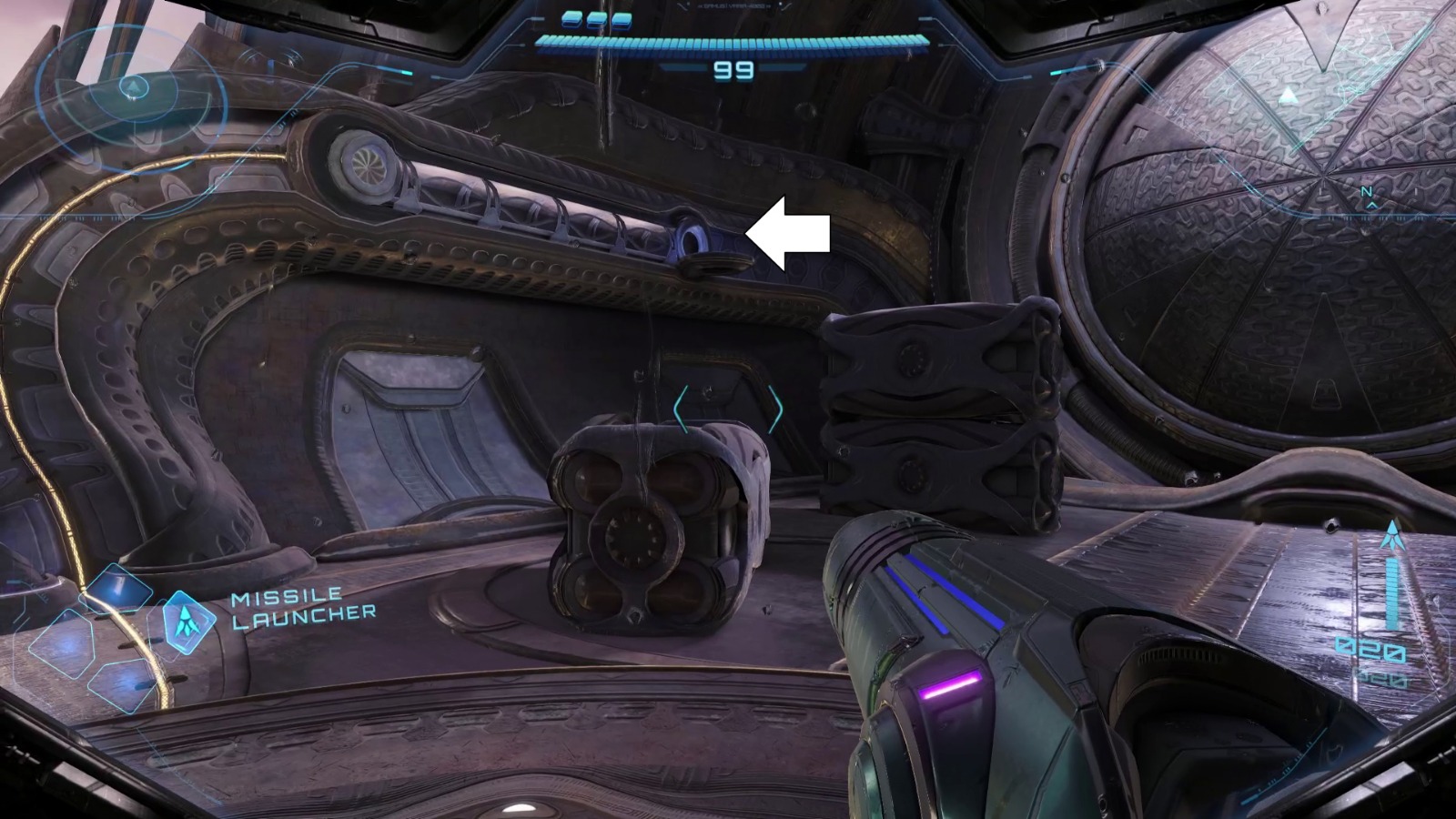
Task: Click the missile ammo arrow icon above the gauge
Action: [x=1392, y=534]
